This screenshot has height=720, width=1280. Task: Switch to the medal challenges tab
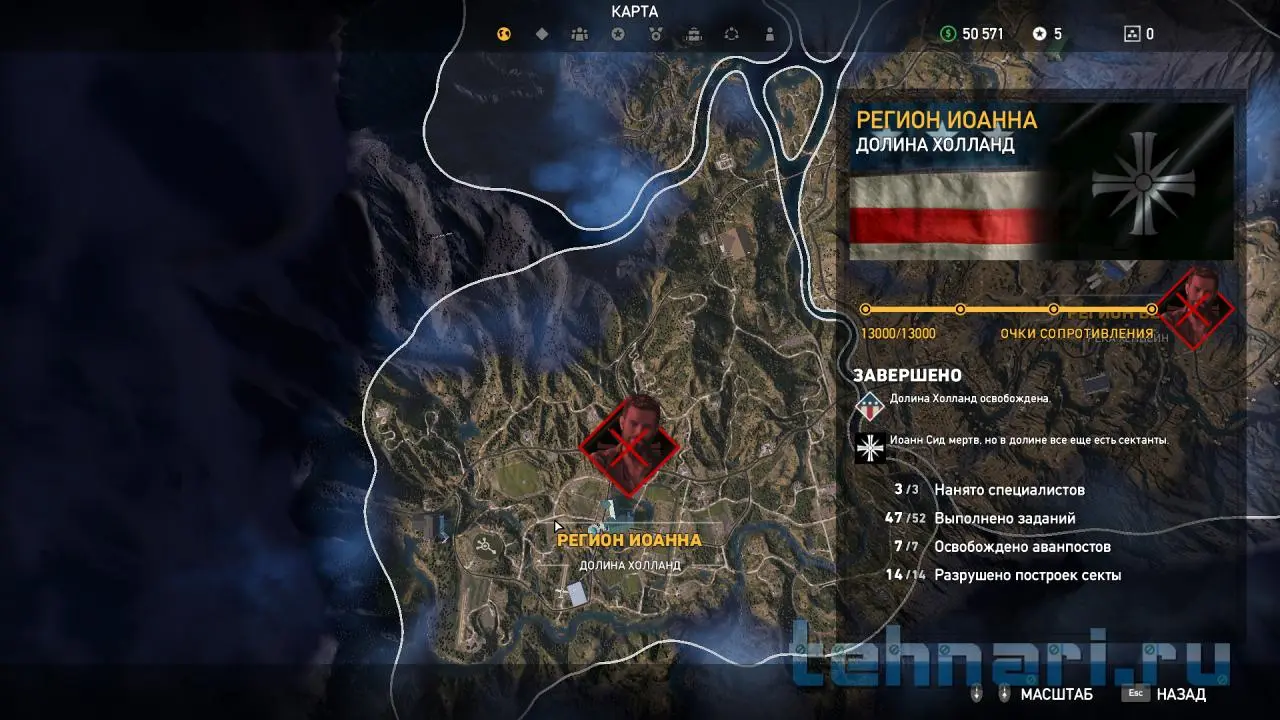[656, 34]
